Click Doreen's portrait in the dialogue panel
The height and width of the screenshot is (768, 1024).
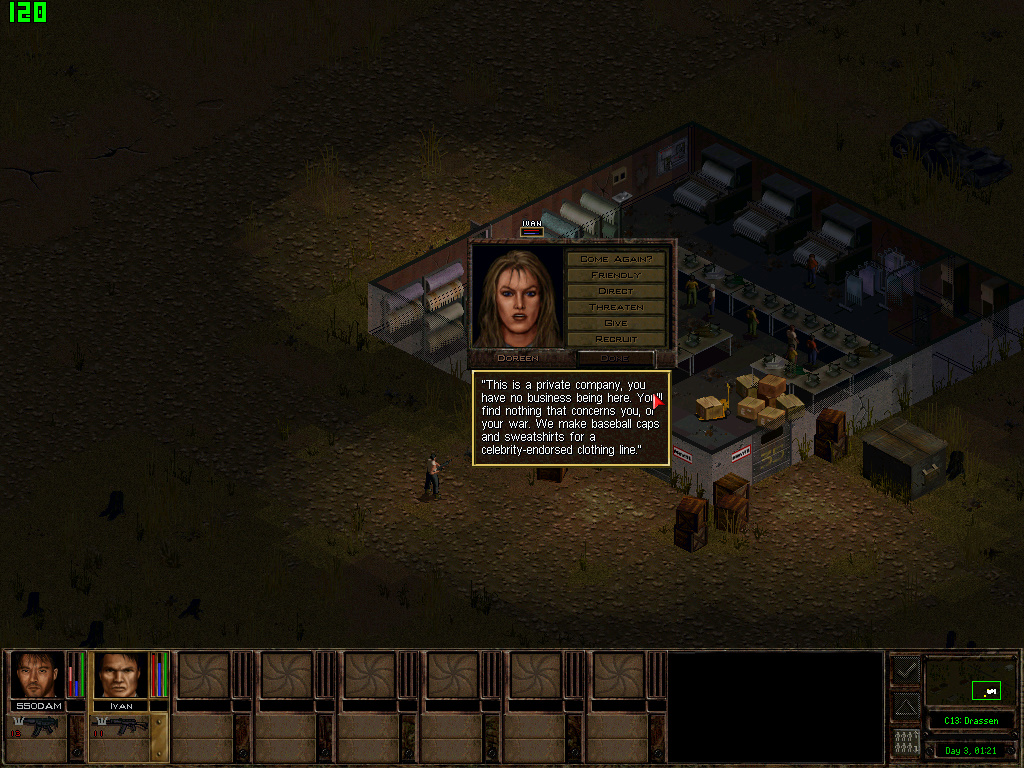pos(517,297)
